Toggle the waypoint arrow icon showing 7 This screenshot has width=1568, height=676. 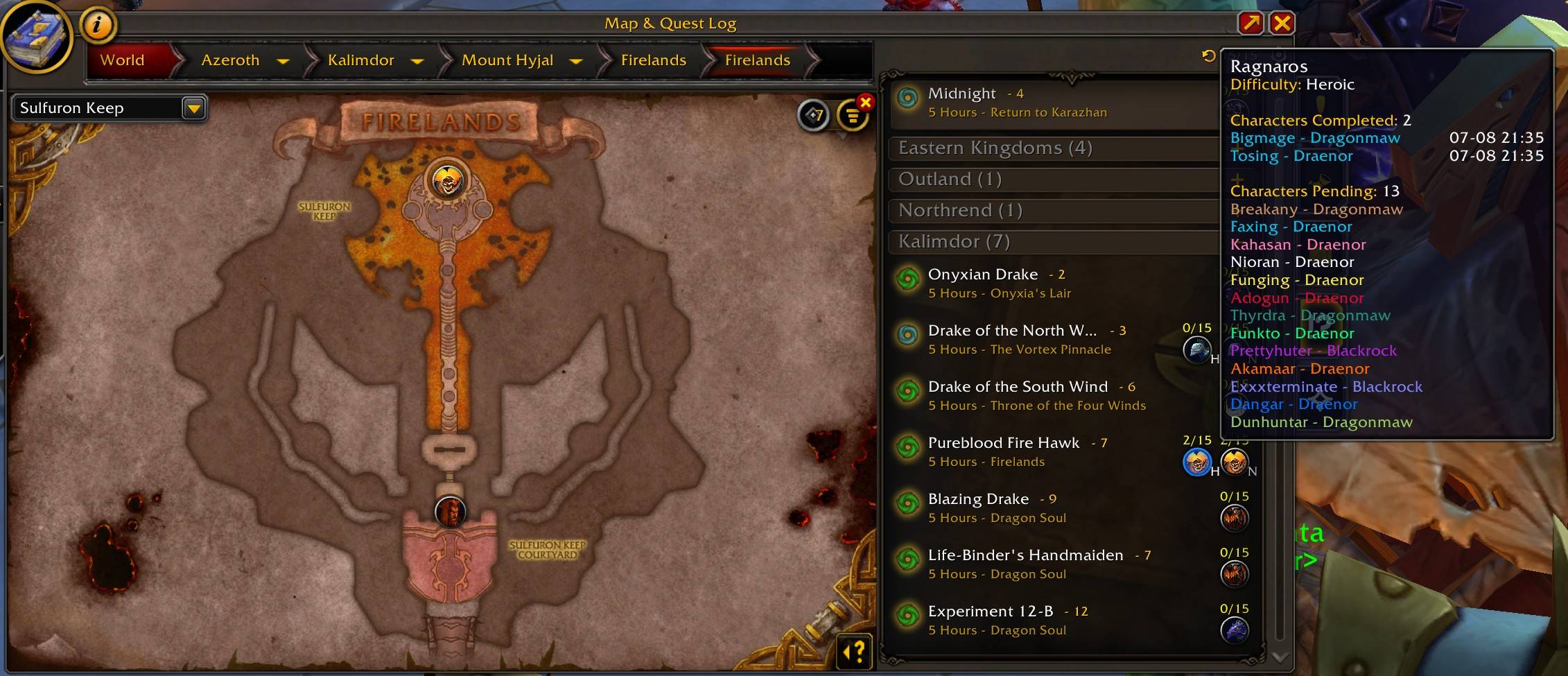(x=815, y=116)
